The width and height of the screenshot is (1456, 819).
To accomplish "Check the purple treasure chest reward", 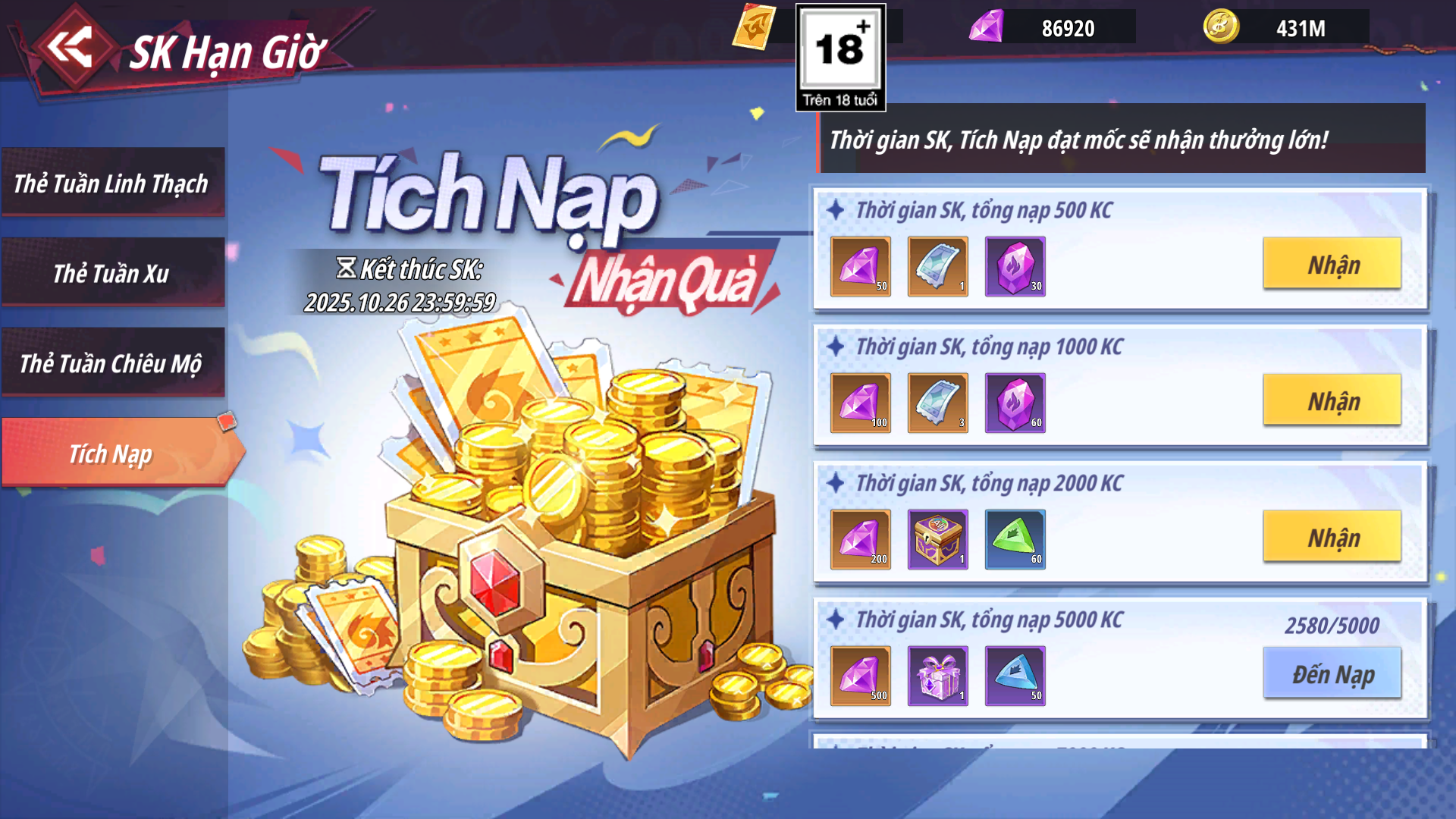I will (x=938, y=539).
